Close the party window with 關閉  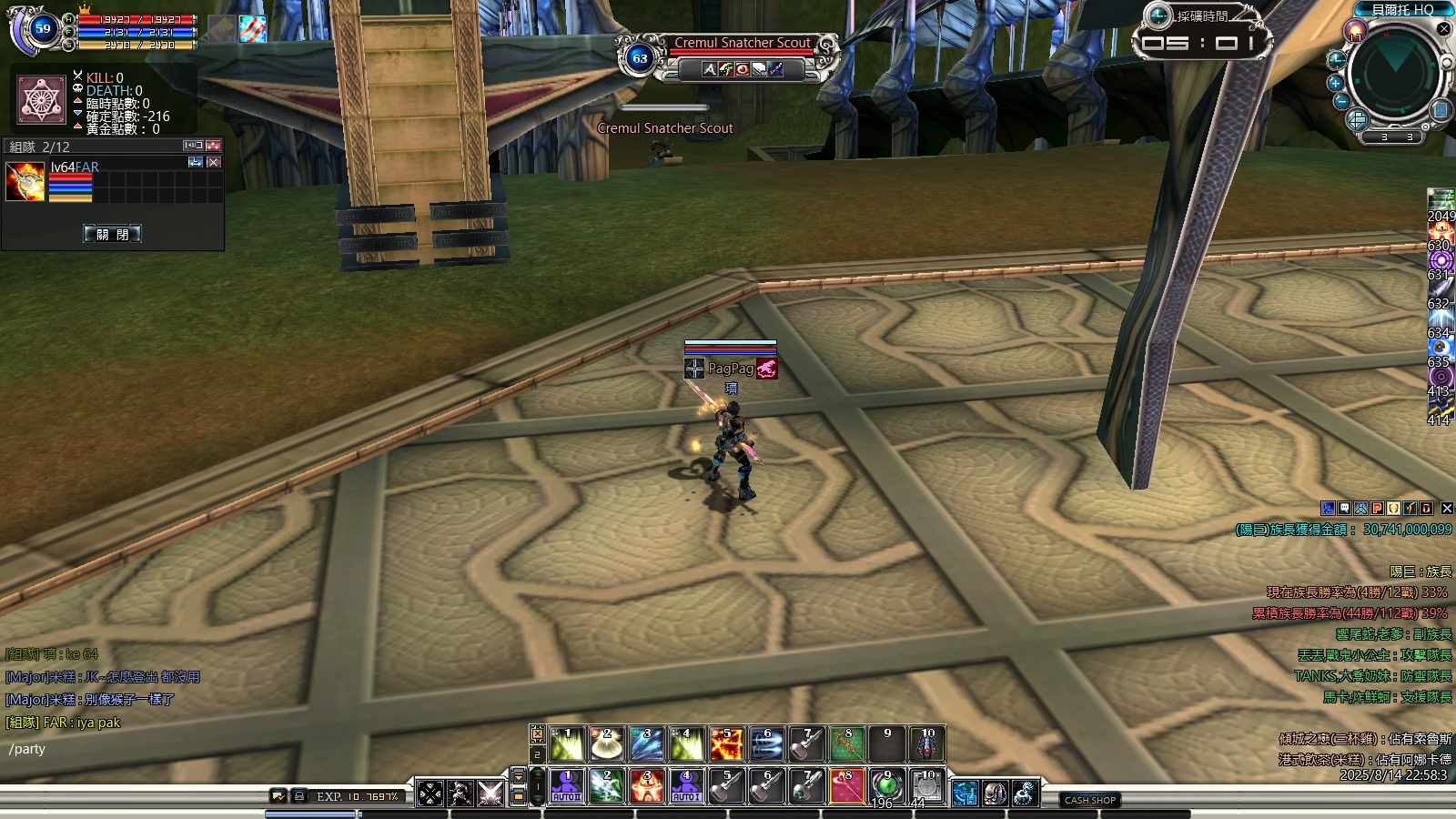(x=113, y=234)
